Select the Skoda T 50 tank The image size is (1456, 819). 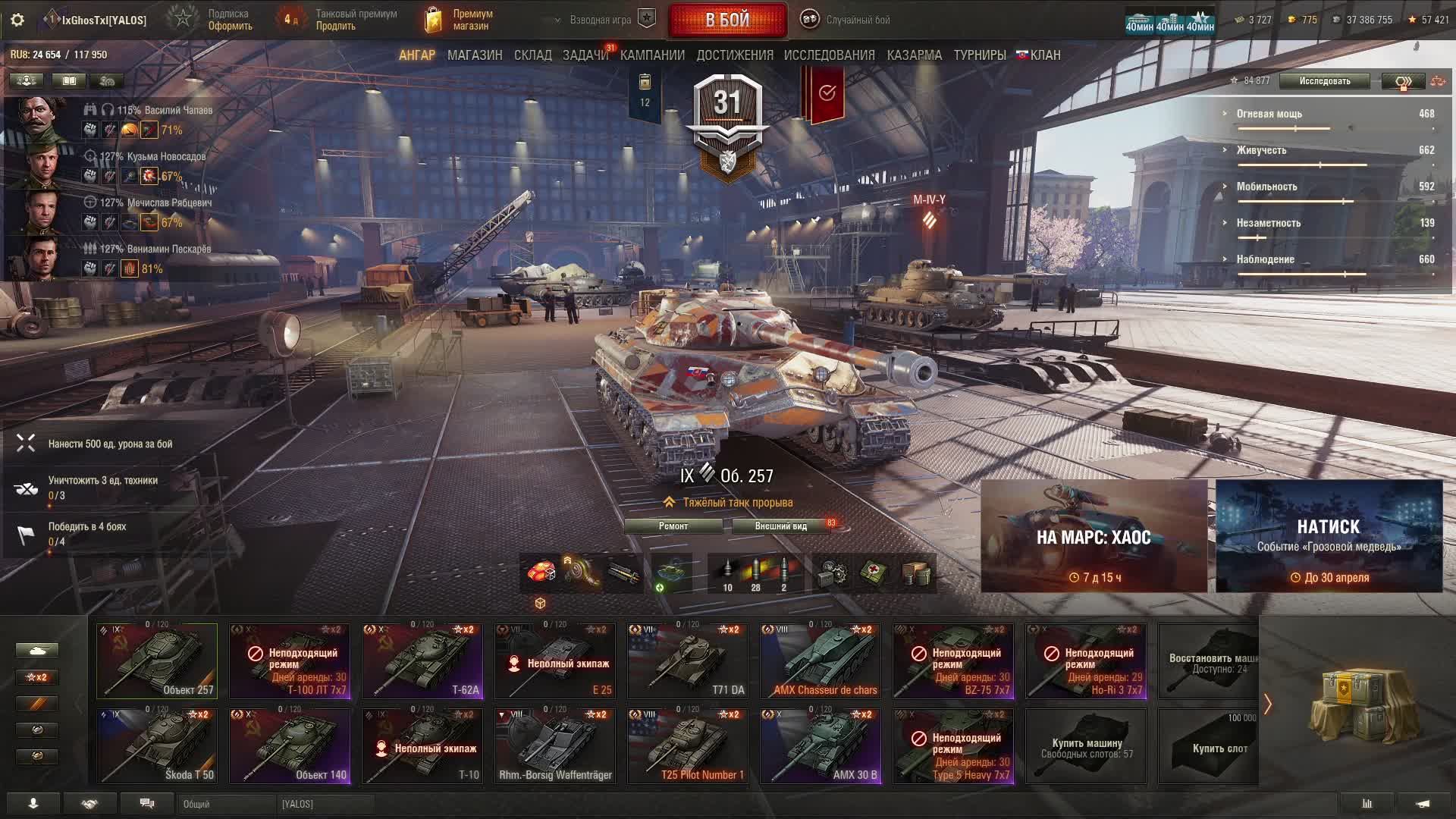click(x=157, y=746)
